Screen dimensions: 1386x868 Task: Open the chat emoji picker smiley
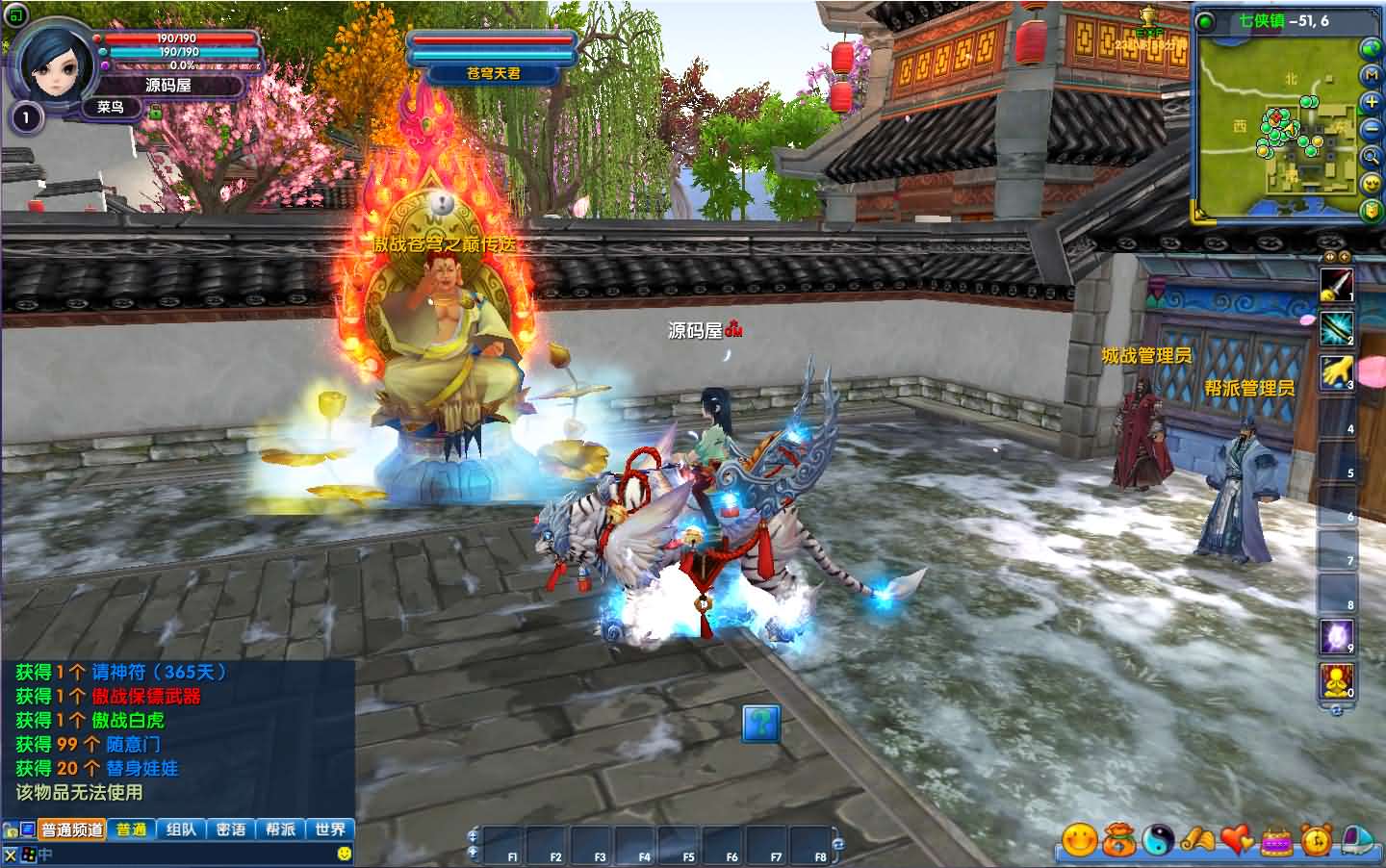click(x=345, y=854)
